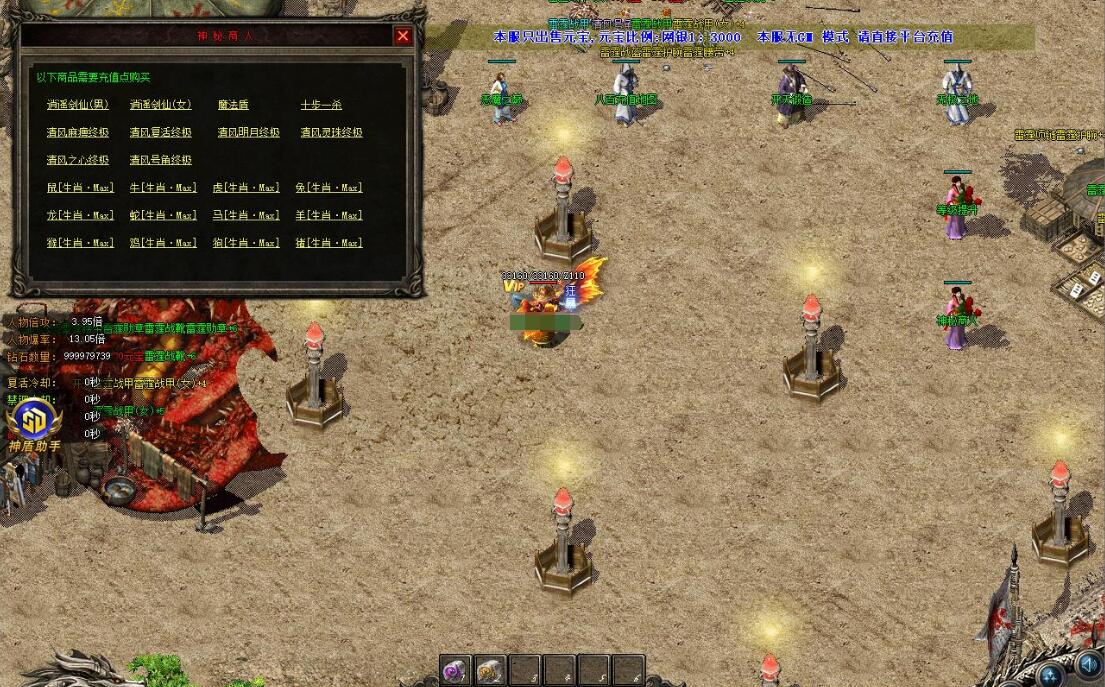Buy 逍遥剑仙(男) from the merchant
The image size is (1105, 687).
pos(78,105)
